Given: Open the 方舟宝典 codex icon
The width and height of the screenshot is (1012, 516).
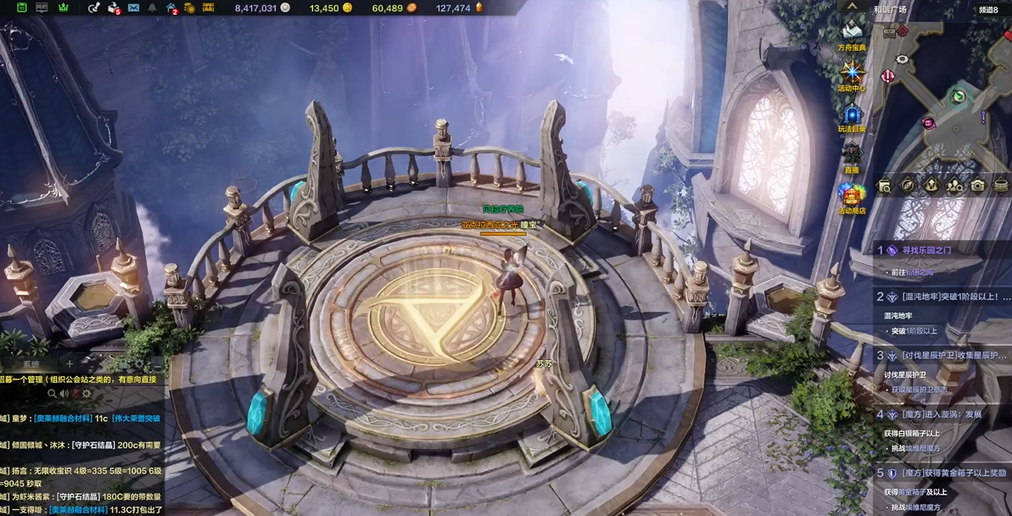Looking at the screenshot, I should tap(852, 33).
